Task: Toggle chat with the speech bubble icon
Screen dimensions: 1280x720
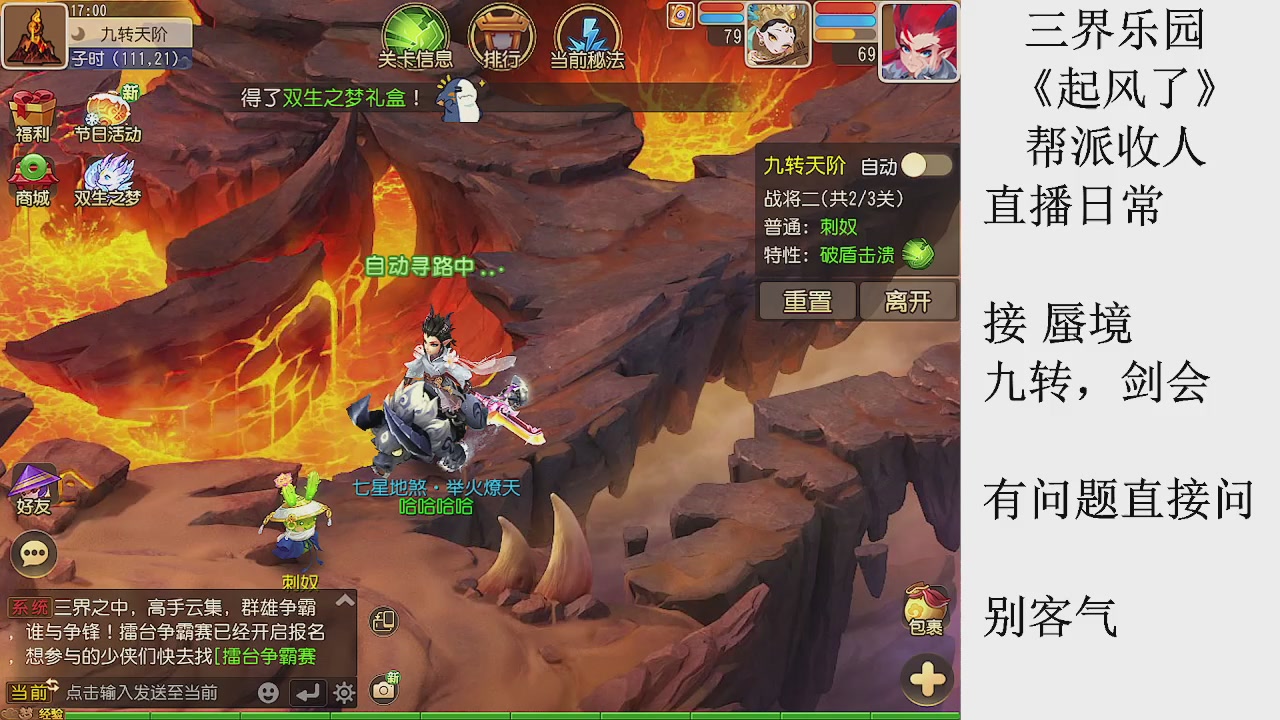Action: pos(33,555)
